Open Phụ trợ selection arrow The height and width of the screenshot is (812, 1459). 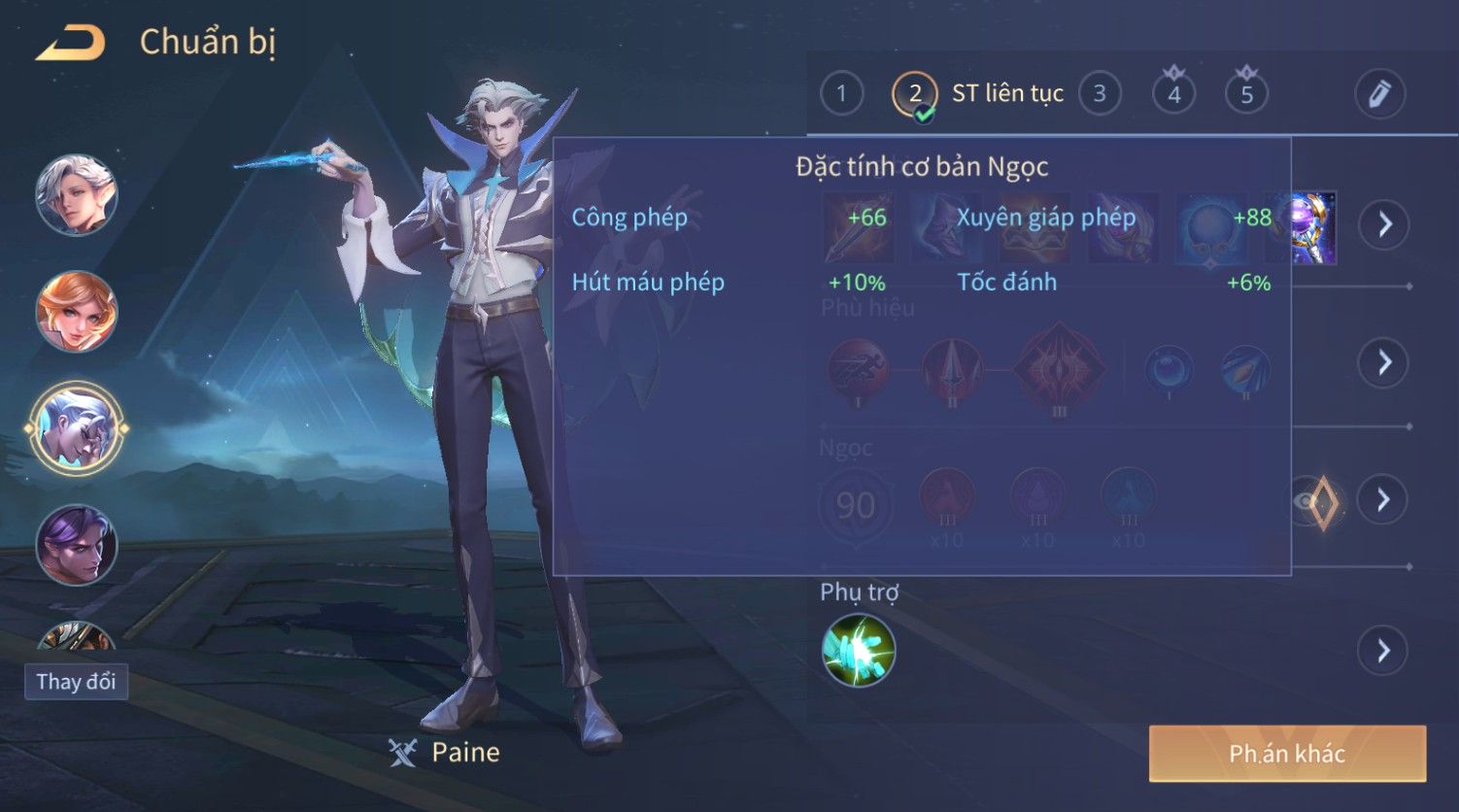click(x=1384, y=651)
